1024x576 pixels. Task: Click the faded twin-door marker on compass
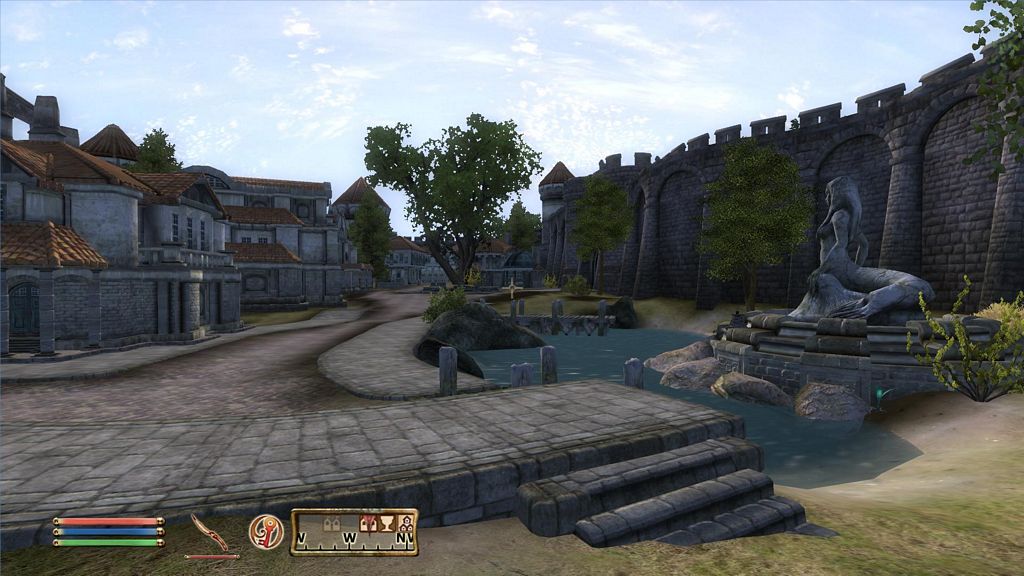(332, 523)
